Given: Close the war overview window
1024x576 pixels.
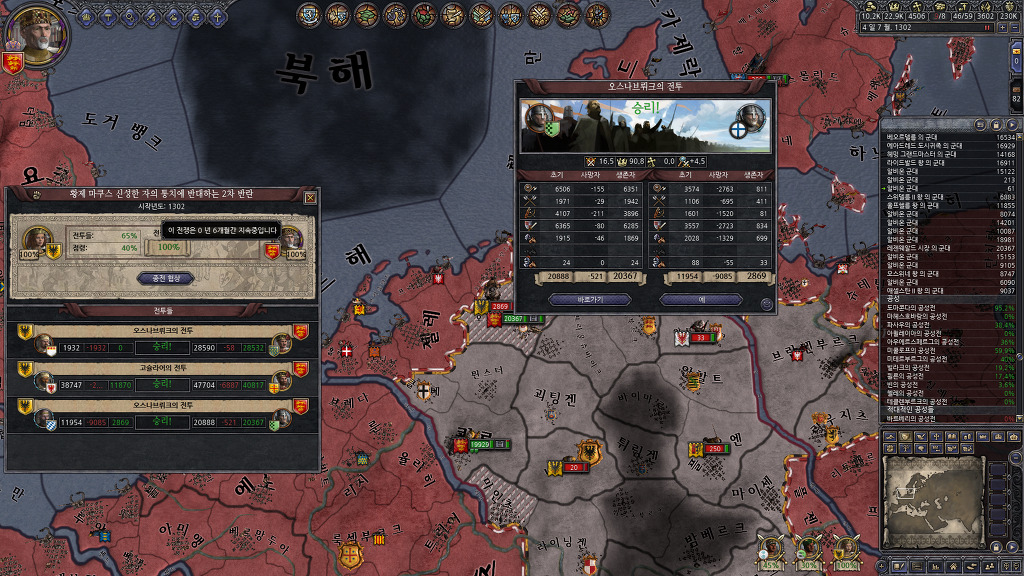Looking at the screenshot, I should point(310,198).
